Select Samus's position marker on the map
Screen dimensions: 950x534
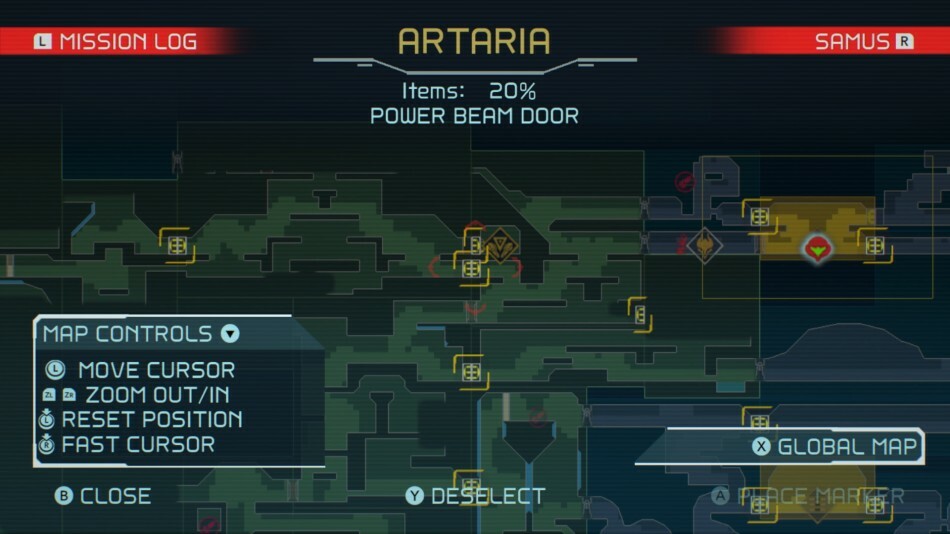click(x=817, y=245)
